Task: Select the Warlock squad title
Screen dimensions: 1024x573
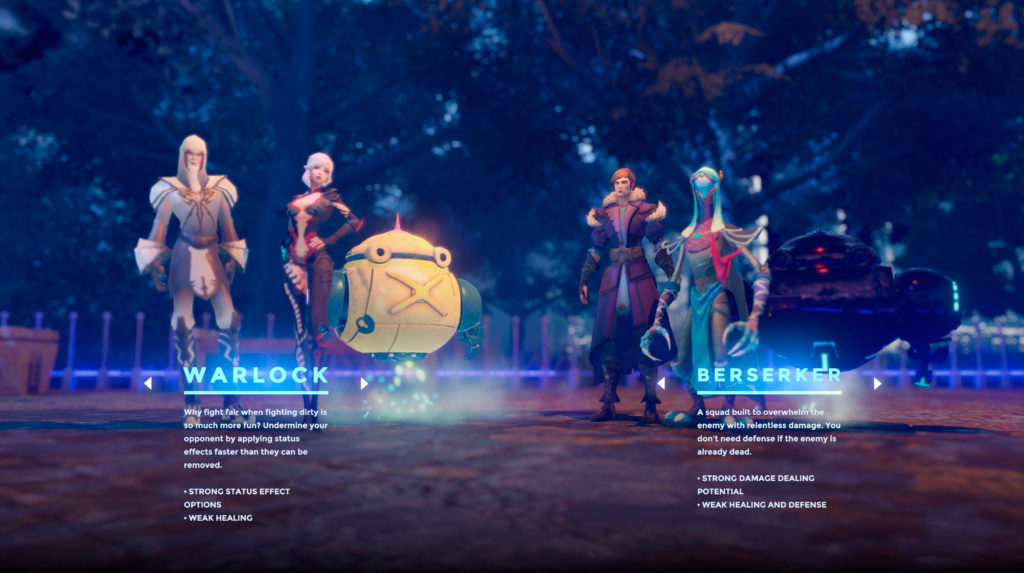Action: pos(256,375)
